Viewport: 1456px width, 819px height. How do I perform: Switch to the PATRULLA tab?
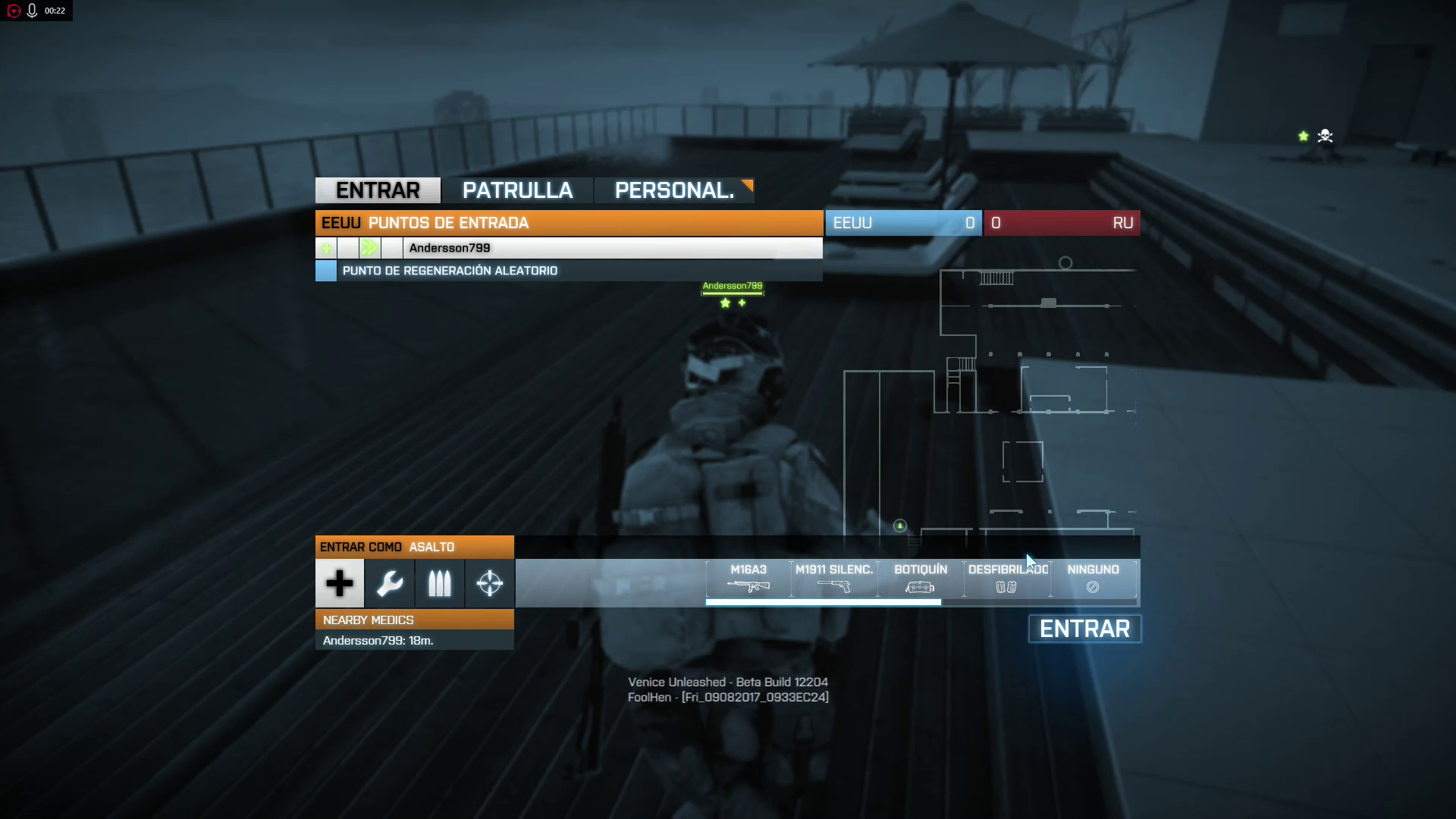pos(517,190)
